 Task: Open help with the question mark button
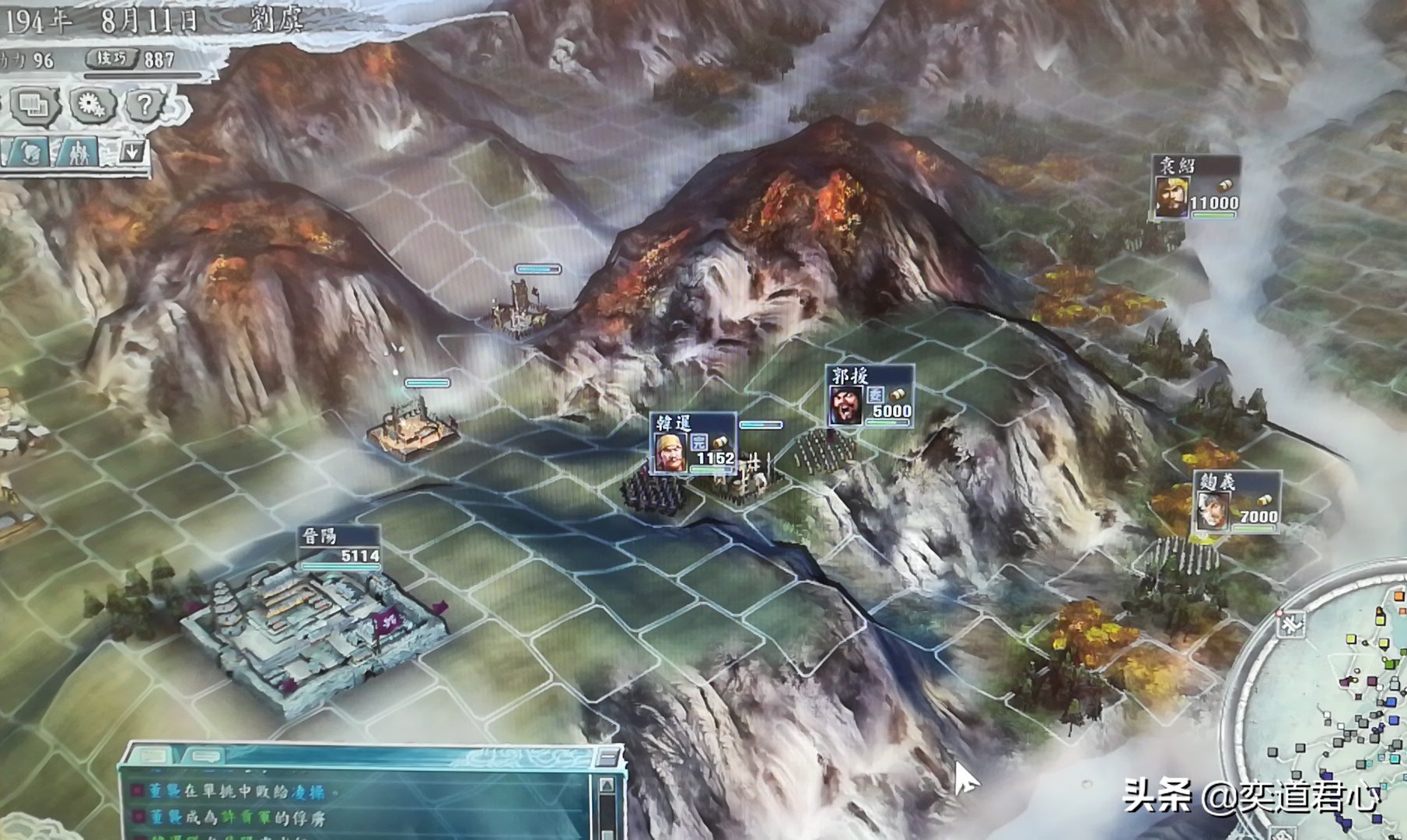144,104
